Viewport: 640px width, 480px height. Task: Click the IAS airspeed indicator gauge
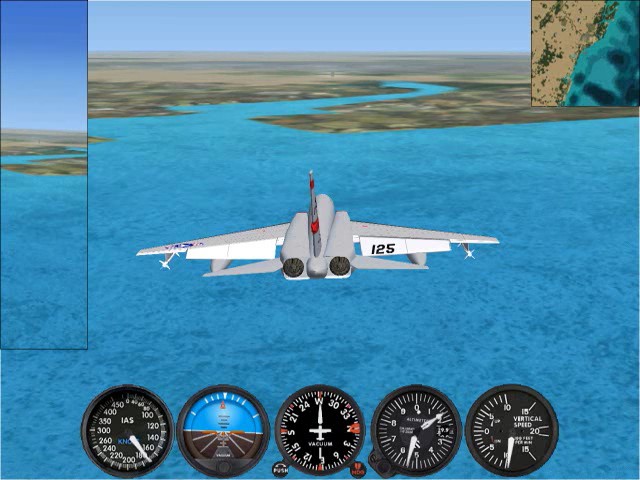[127, 430]
